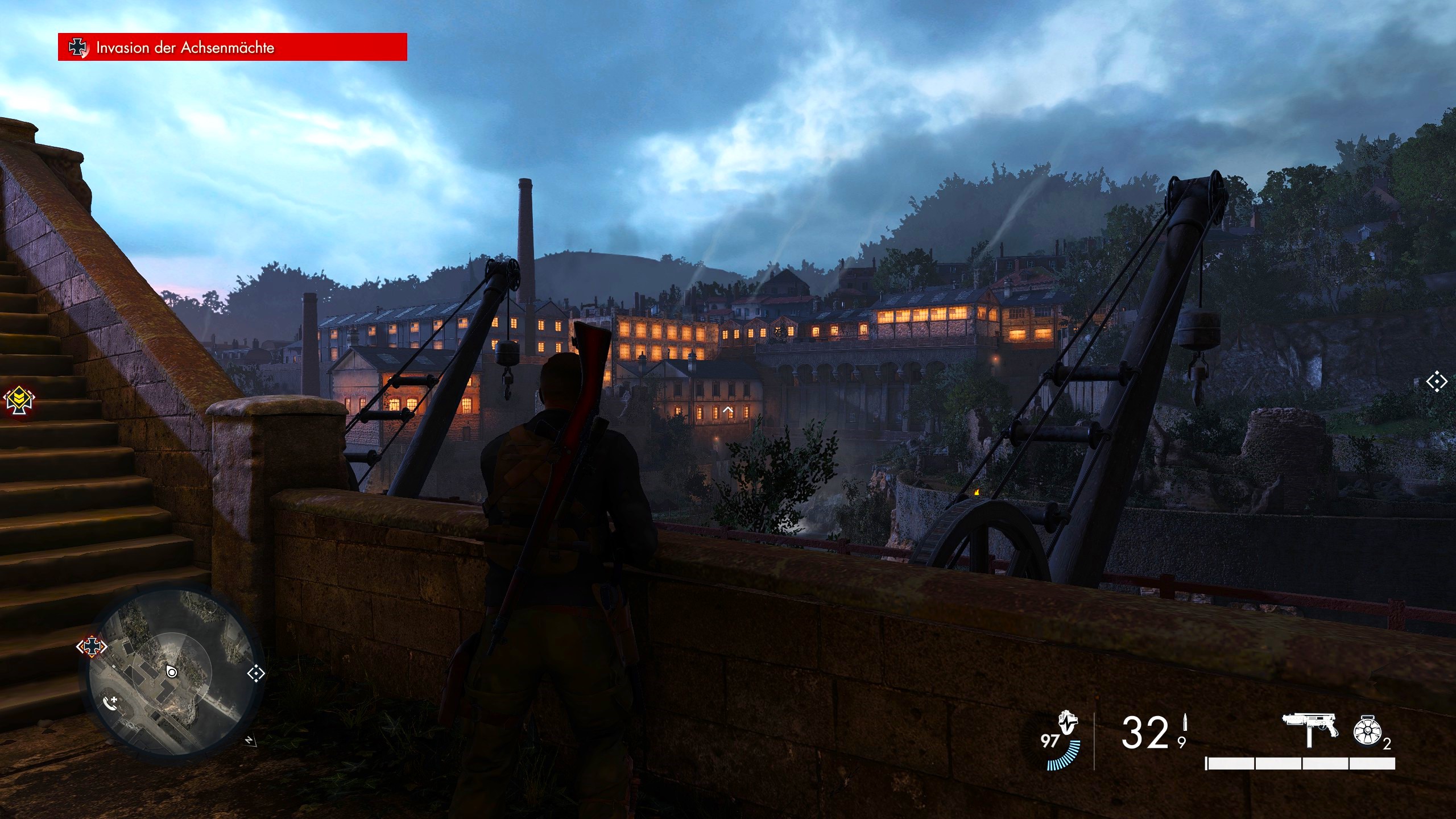
Task: Click the telephone marker on the minimap
Action: coord(110,703)
